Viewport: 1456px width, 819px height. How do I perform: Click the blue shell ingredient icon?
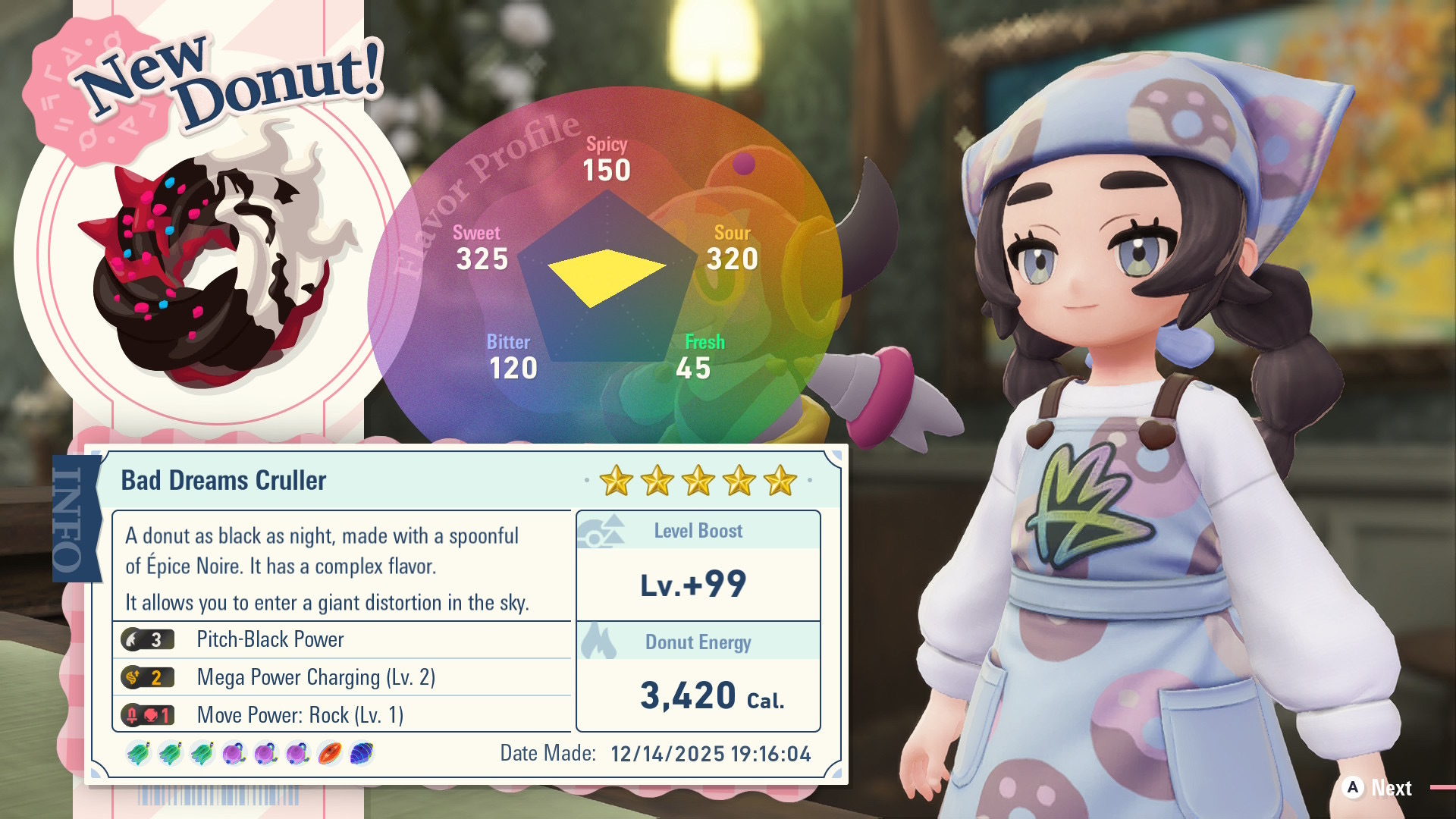[x=362, y=753]
